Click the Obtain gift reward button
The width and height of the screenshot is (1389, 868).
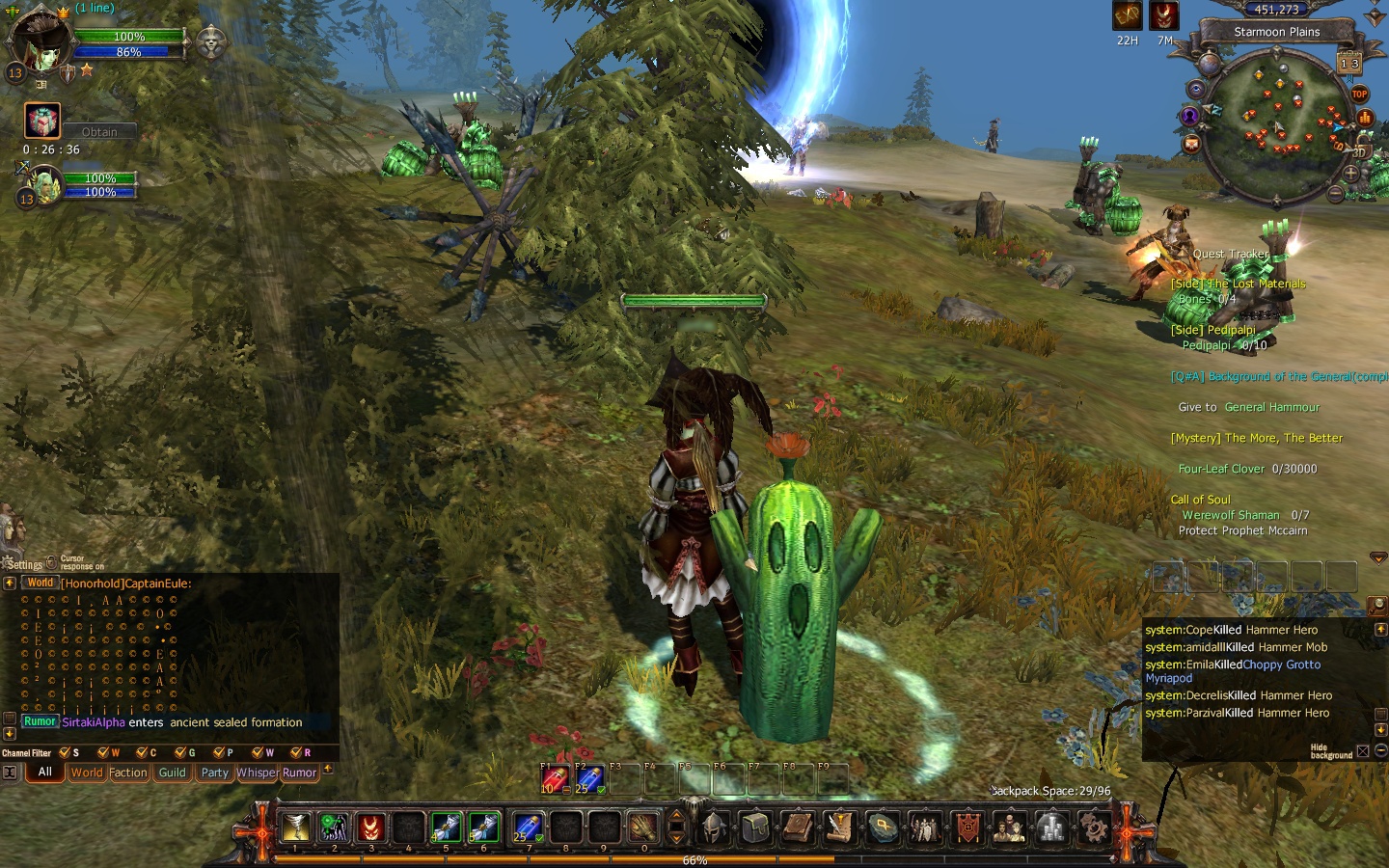99,132
